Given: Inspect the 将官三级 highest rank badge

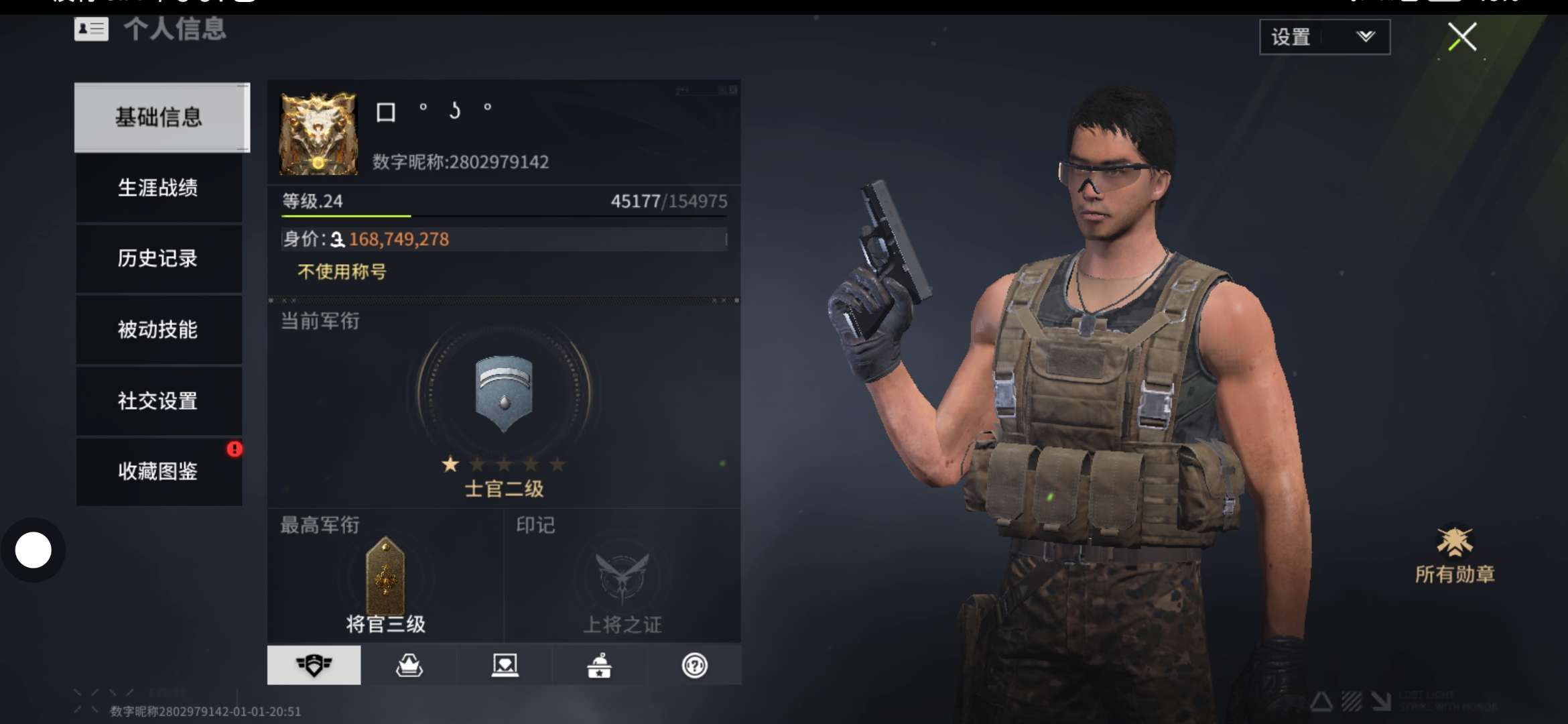Looking at the screenshot, I should [385, 577].
